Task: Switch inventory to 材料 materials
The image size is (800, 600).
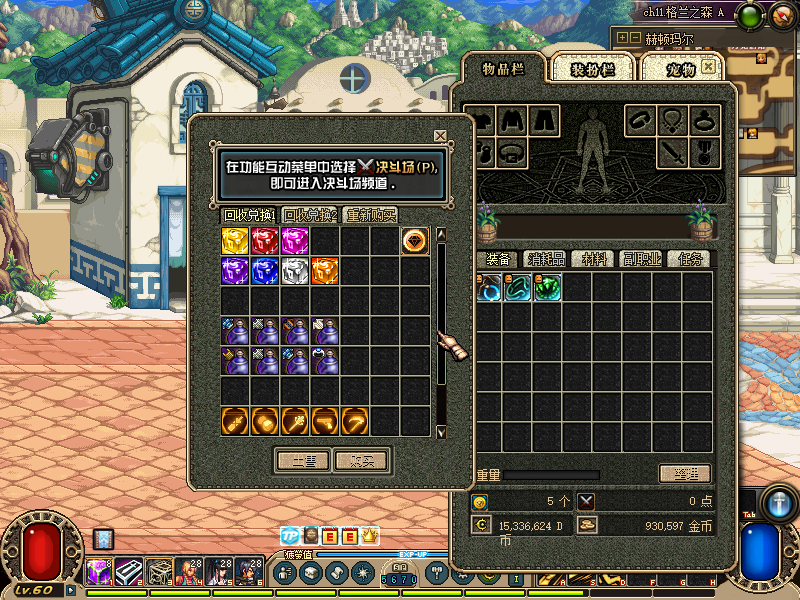Action: click(x=595, y=259)
